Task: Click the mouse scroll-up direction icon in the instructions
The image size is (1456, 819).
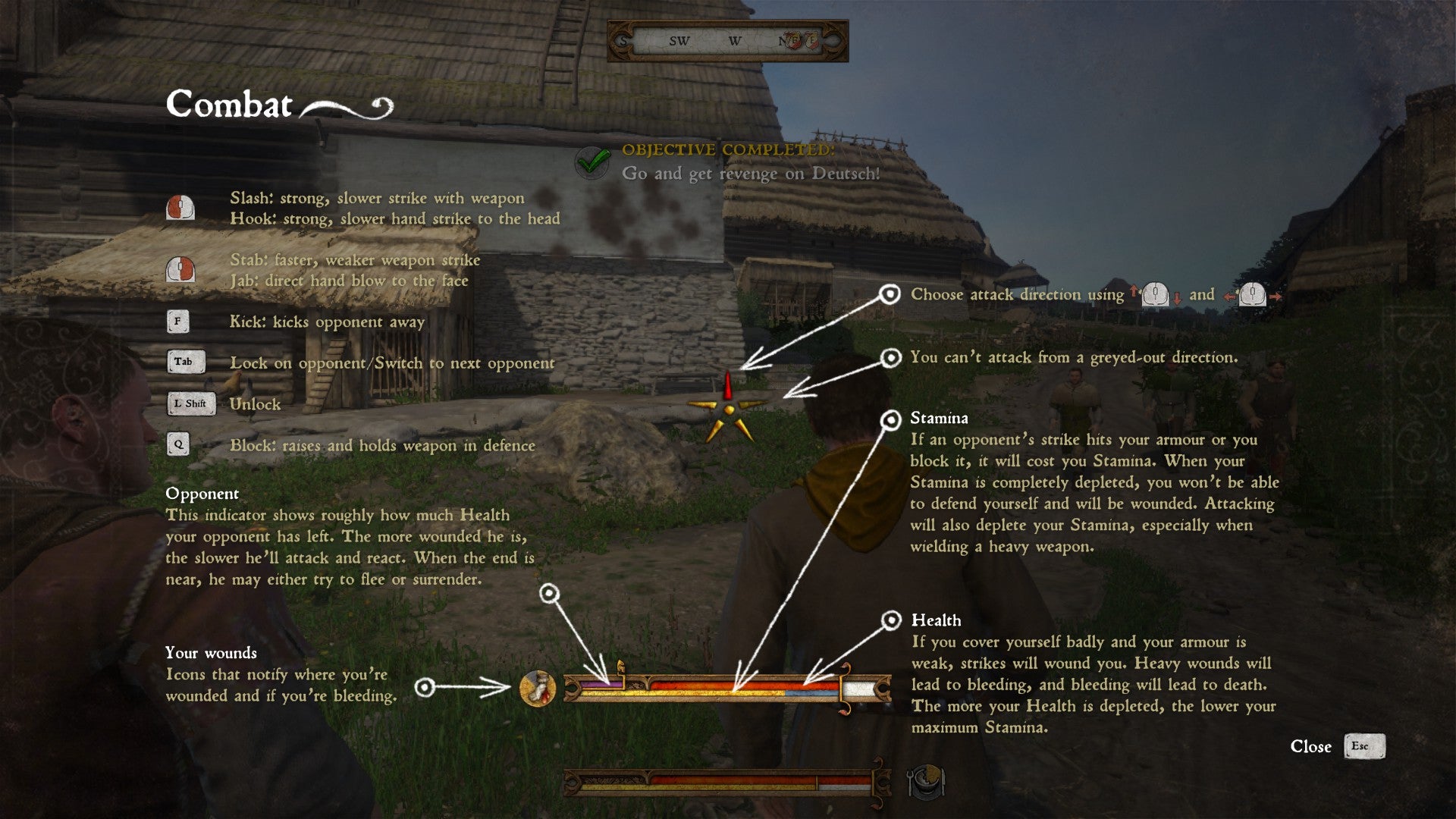Action: (x=1134, y=290)
